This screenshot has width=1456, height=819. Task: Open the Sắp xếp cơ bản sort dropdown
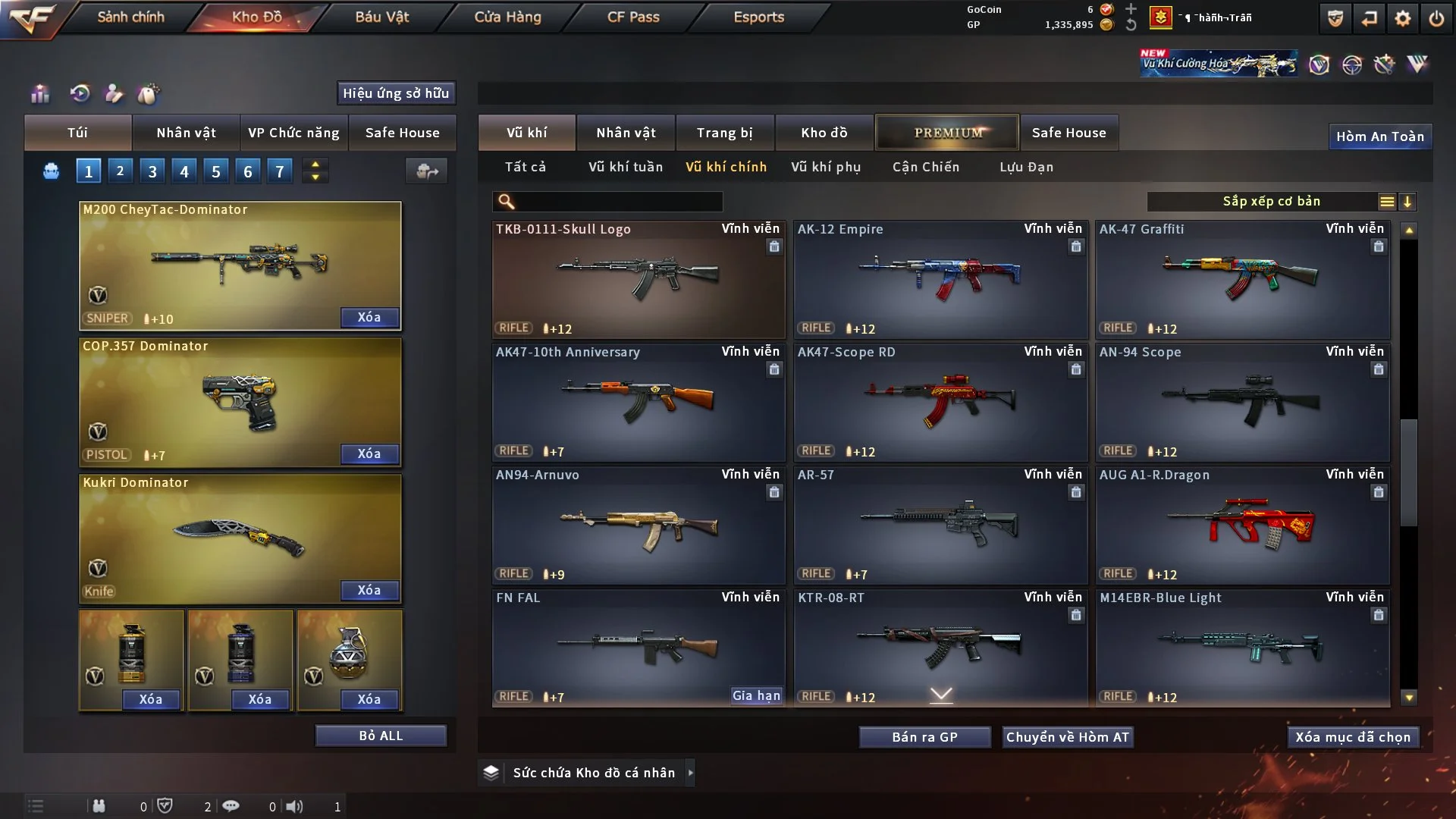tap(1271, 201)
